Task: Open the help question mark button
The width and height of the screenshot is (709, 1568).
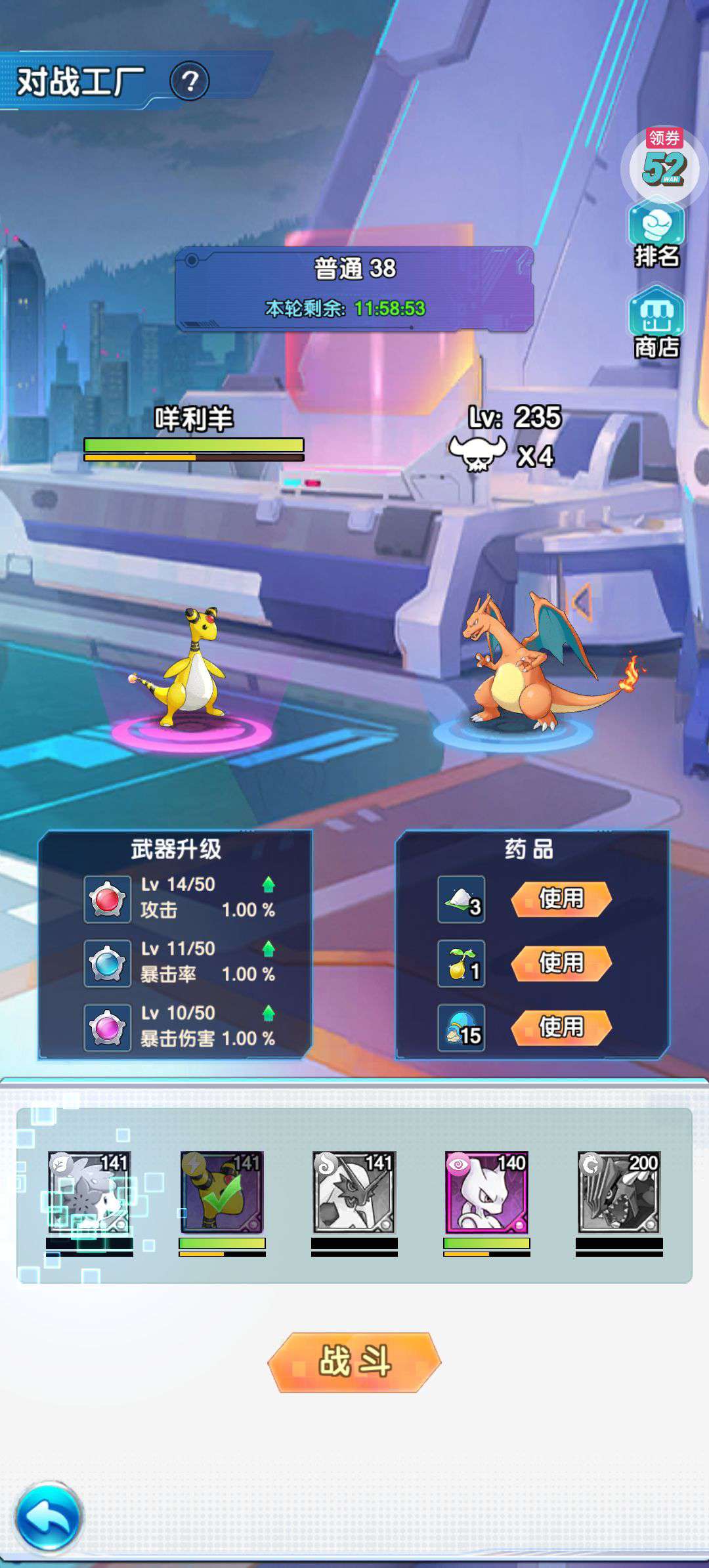Action: [190, 81]
